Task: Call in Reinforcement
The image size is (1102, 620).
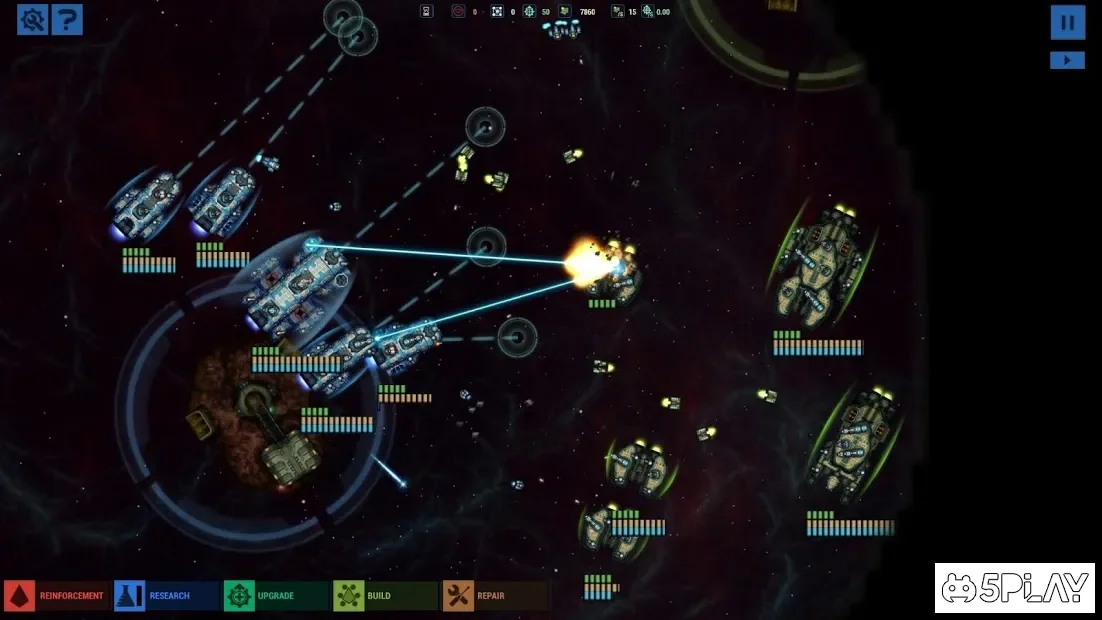Action: click(x=56, y=596)
